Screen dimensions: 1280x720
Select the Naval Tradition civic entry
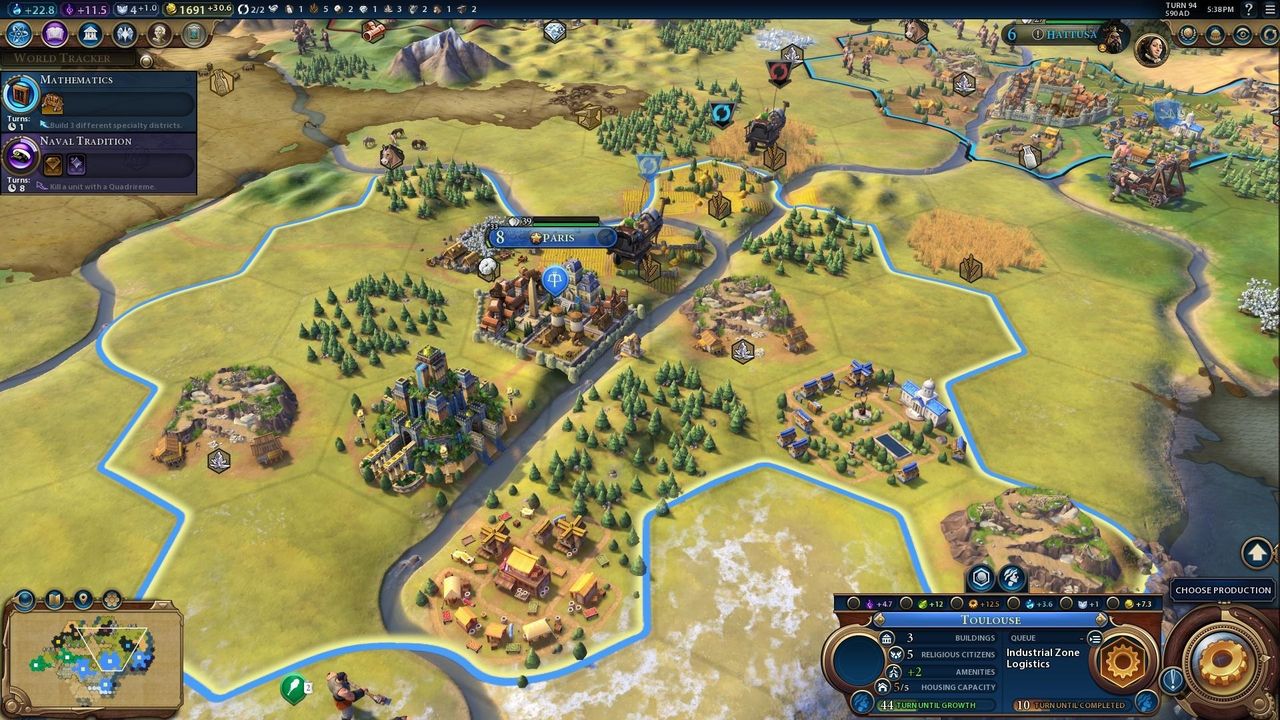tap(98, 158)
